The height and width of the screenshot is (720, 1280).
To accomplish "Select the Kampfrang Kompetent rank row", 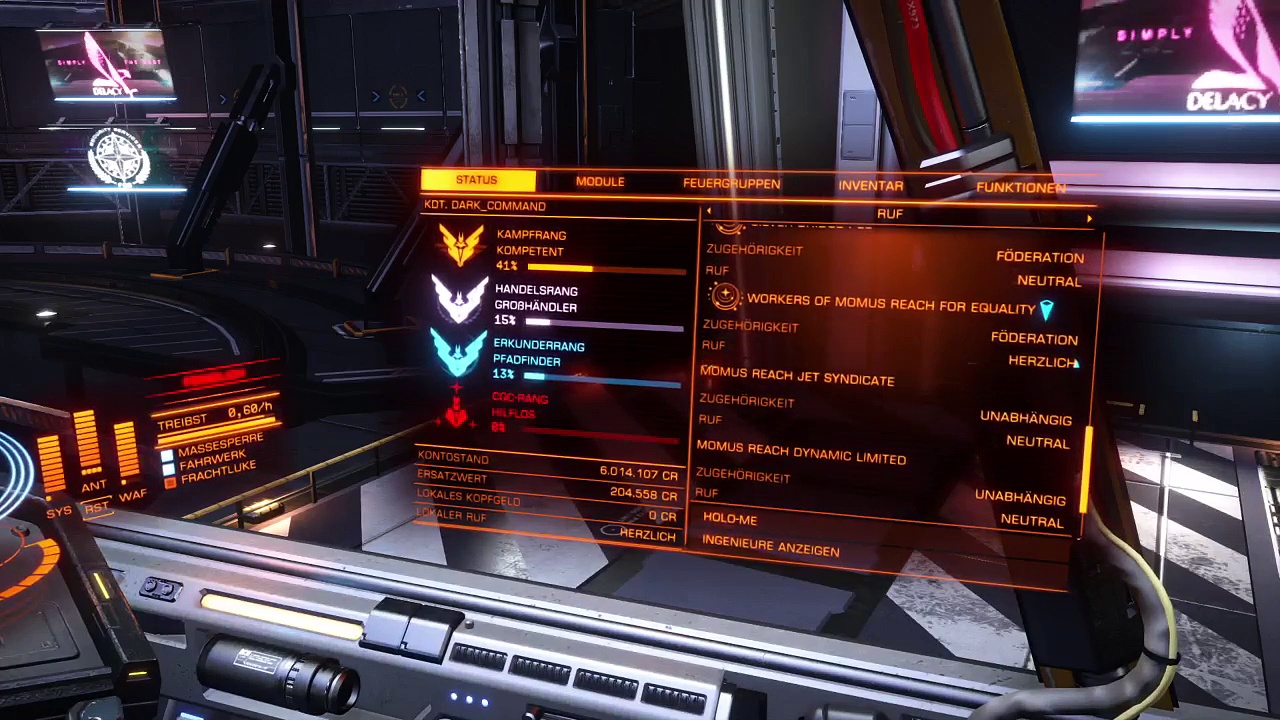I will pyautogui.click(x=560, y=249).
